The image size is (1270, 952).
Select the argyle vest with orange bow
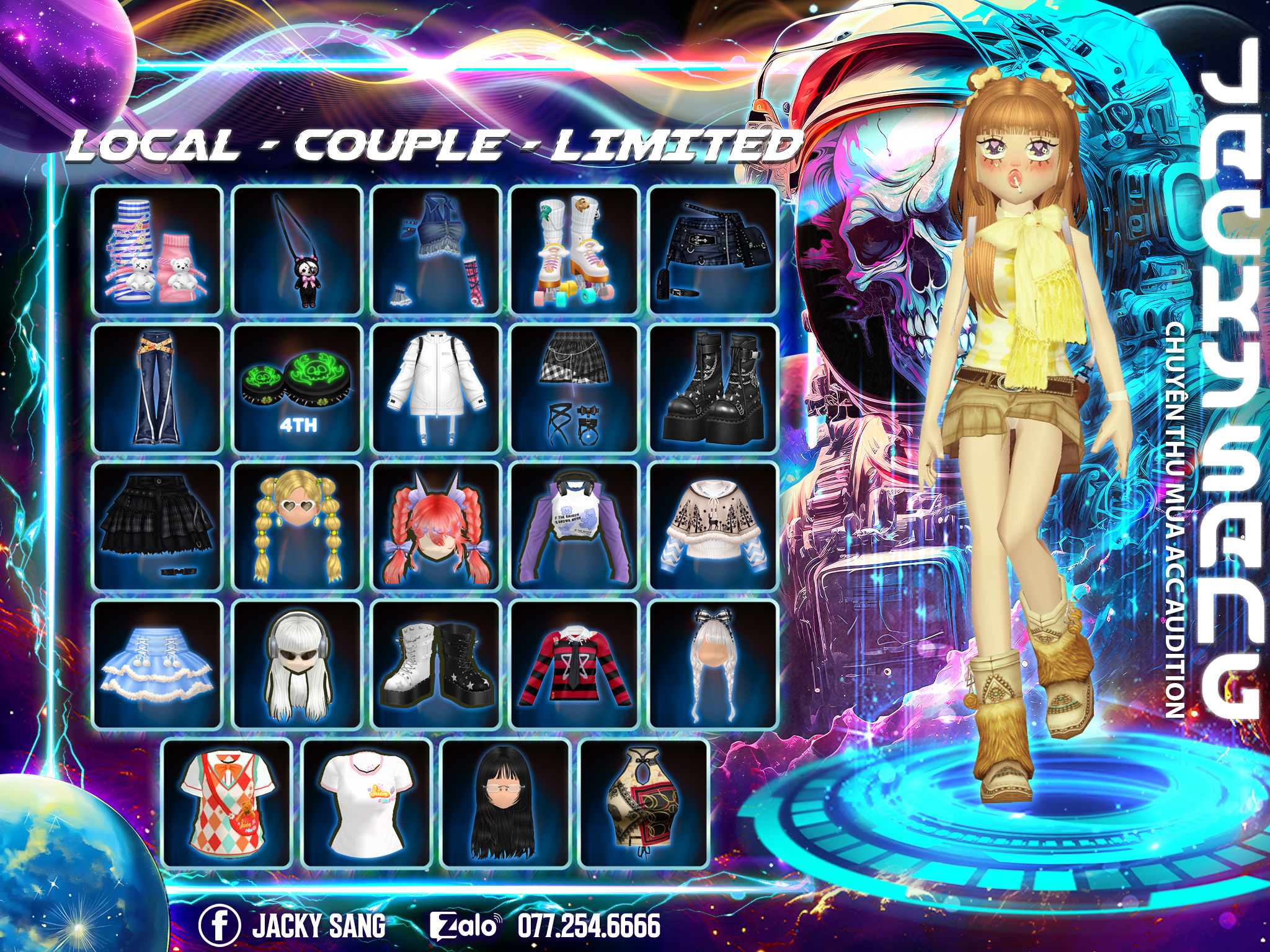click(227, 804)
